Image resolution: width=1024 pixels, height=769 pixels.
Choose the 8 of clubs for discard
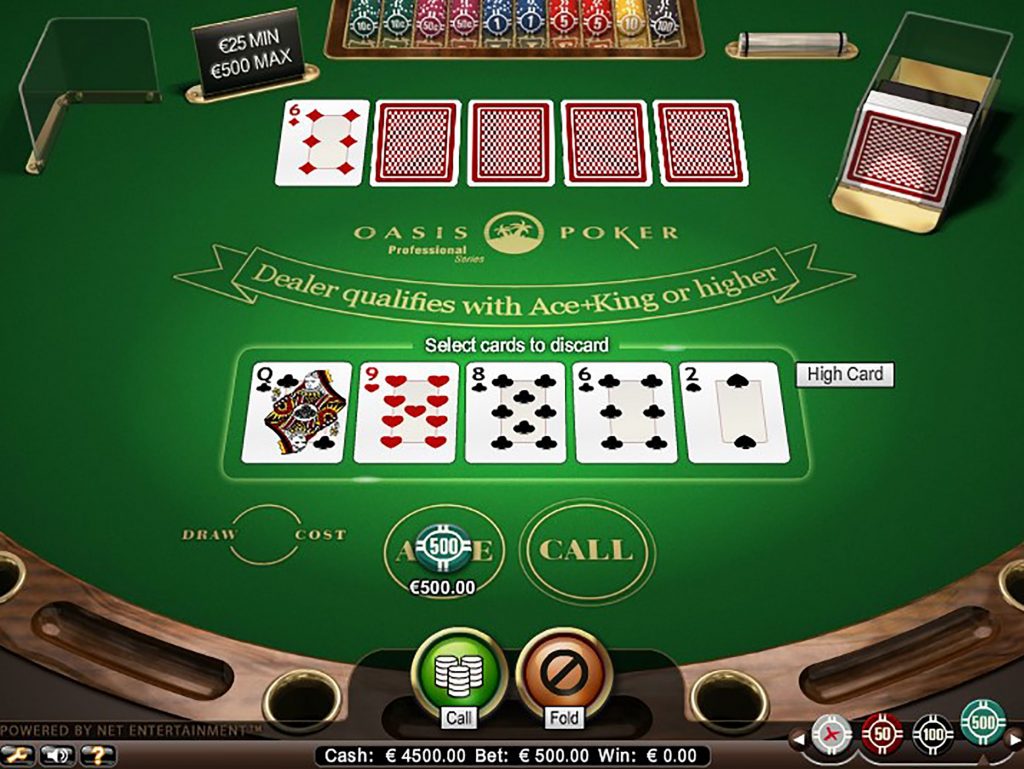click(x=516, y=413)
